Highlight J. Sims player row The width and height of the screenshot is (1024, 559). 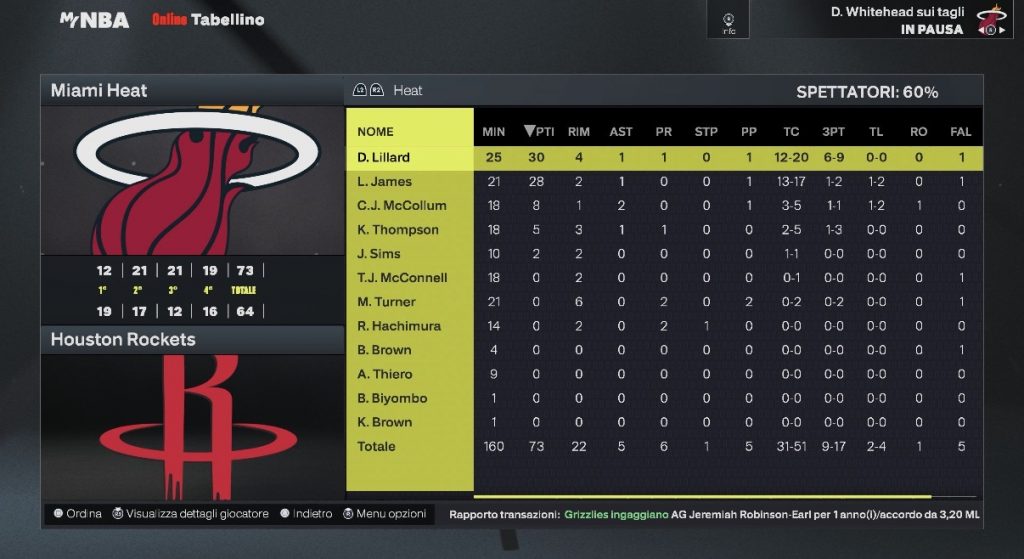378,253
